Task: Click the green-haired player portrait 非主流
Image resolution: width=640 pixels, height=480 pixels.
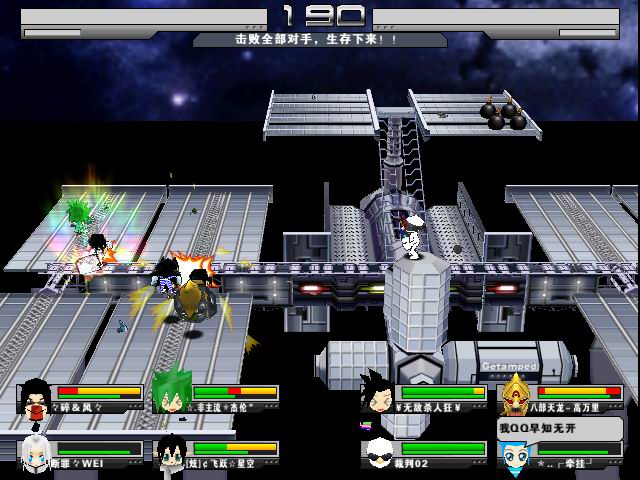Action: tap(171, 396)
